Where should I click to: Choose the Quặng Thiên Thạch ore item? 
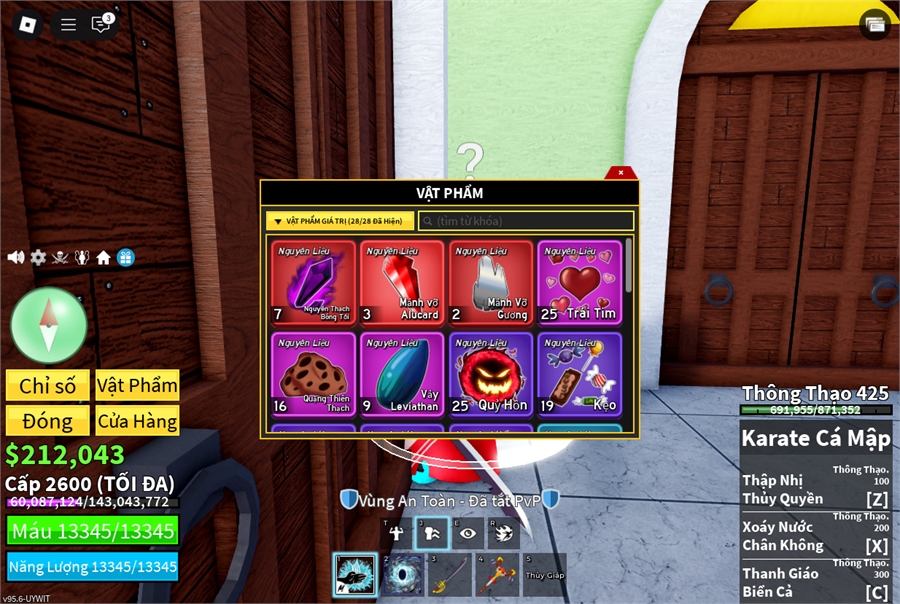[313, 374]
